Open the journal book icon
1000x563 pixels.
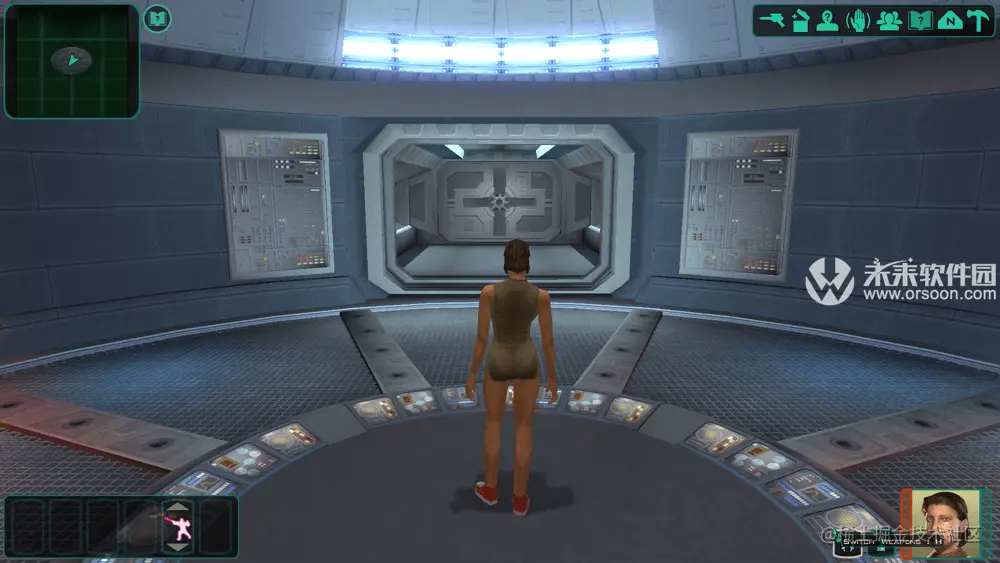pyautogui.click(x=920, y=20)
